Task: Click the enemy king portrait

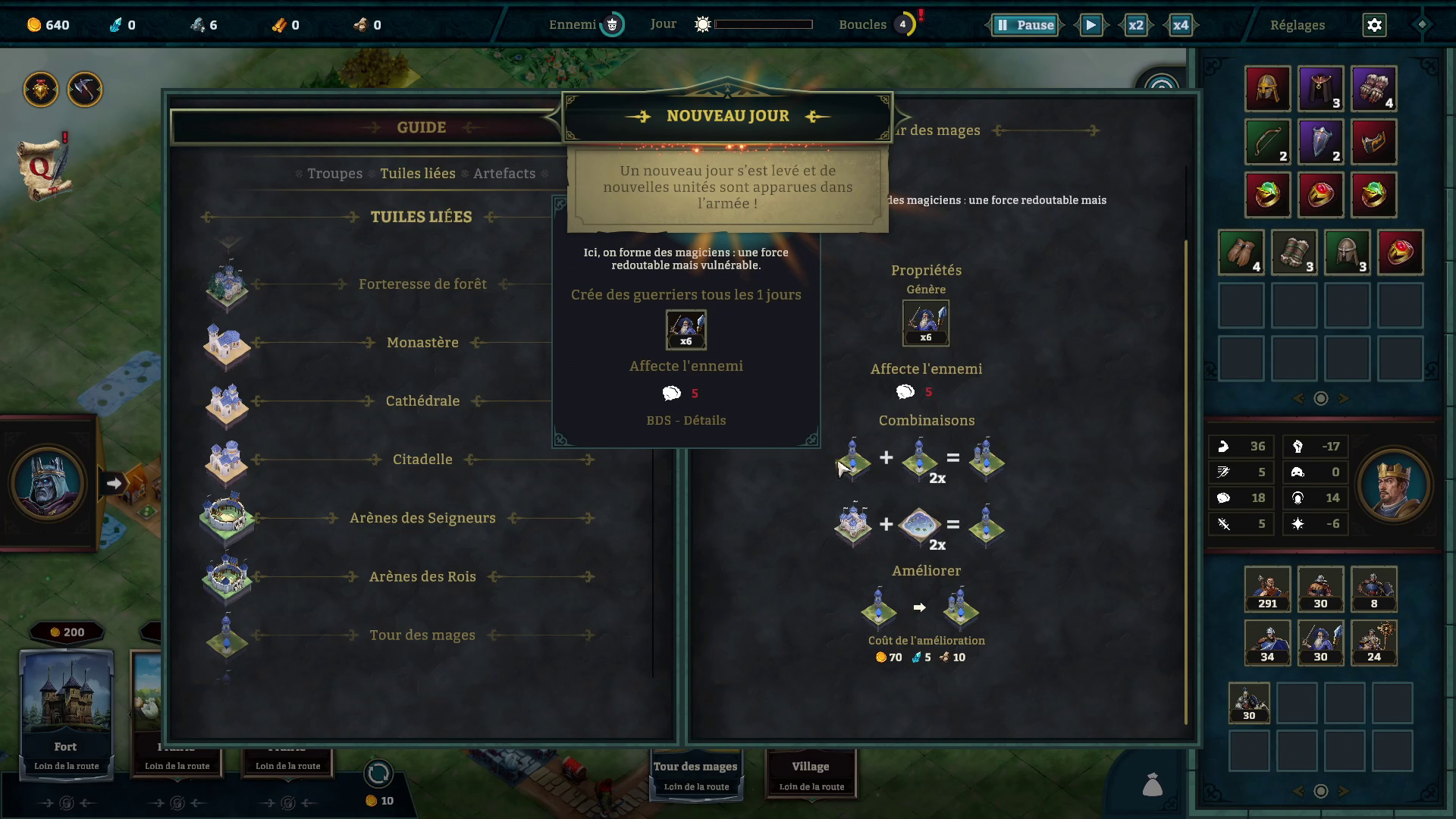Action: coord(48,483)
